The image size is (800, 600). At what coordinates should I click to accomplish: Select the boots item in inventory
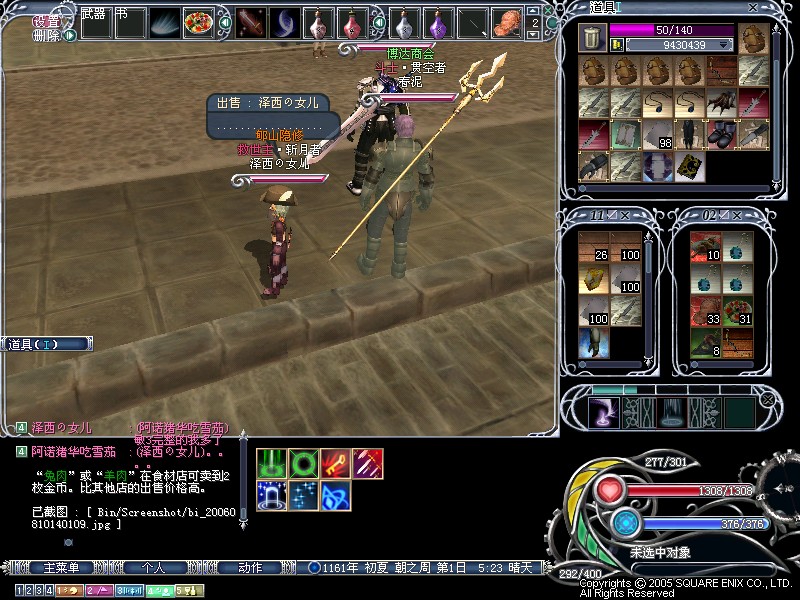click(721, 133)
